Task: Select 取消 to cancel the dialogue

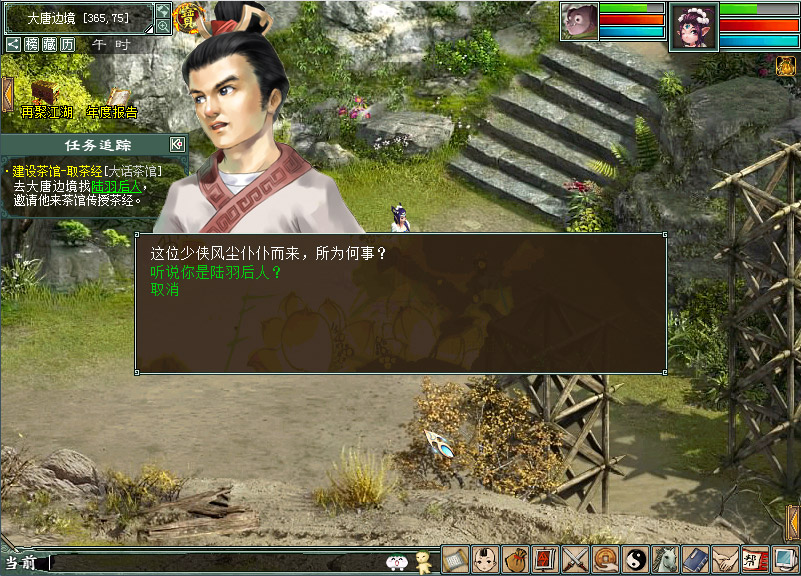Action: click(165, 290)
